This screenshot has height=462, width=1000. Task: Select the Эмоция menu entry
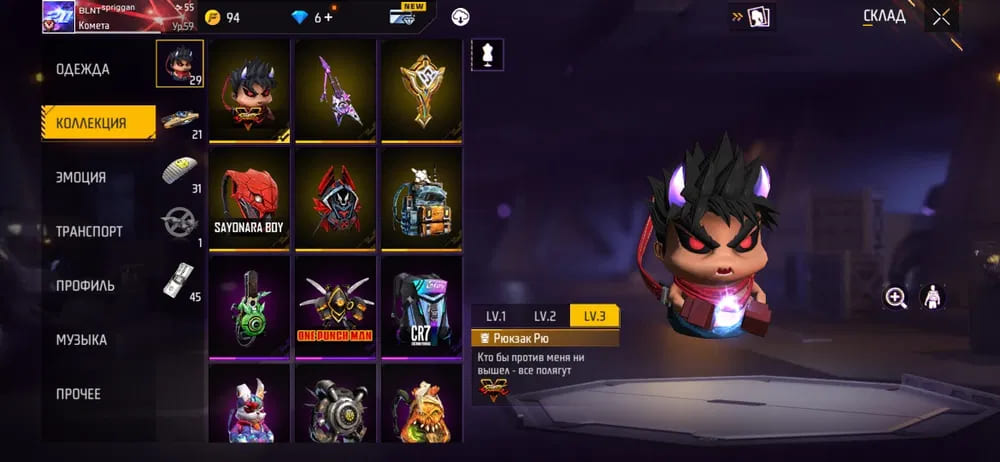(81, 177)
